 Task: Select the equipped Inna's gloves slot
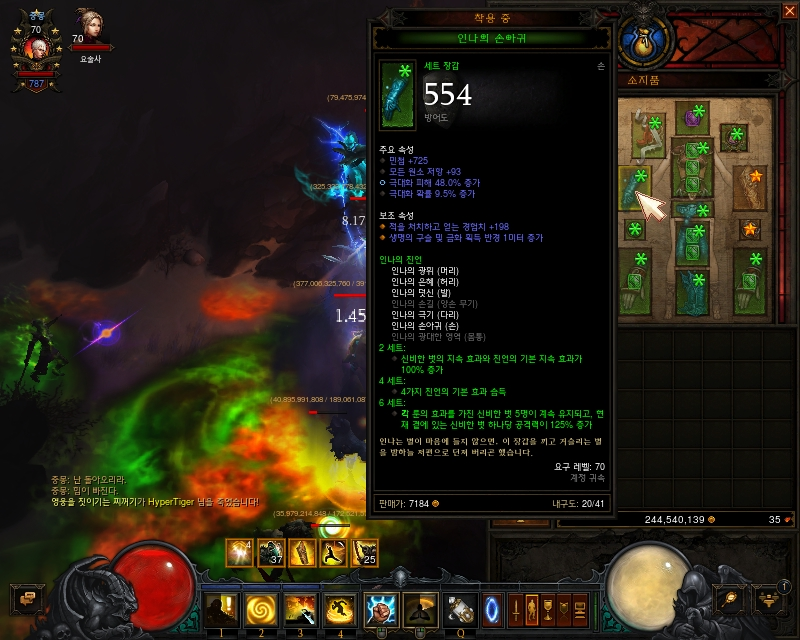pos(636,188)
